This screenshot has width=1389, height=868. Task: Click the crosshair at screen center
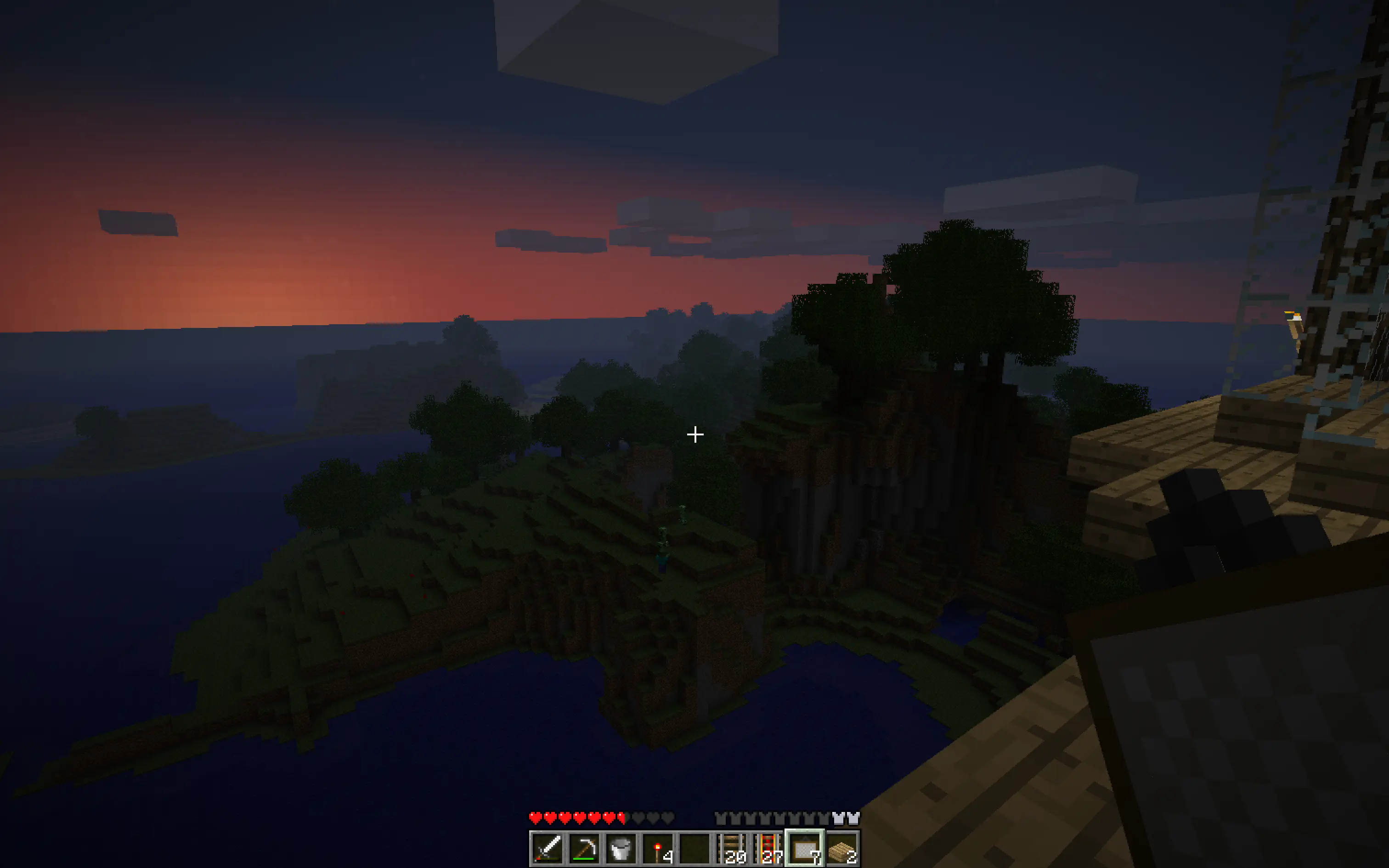[x=694, y=434]
